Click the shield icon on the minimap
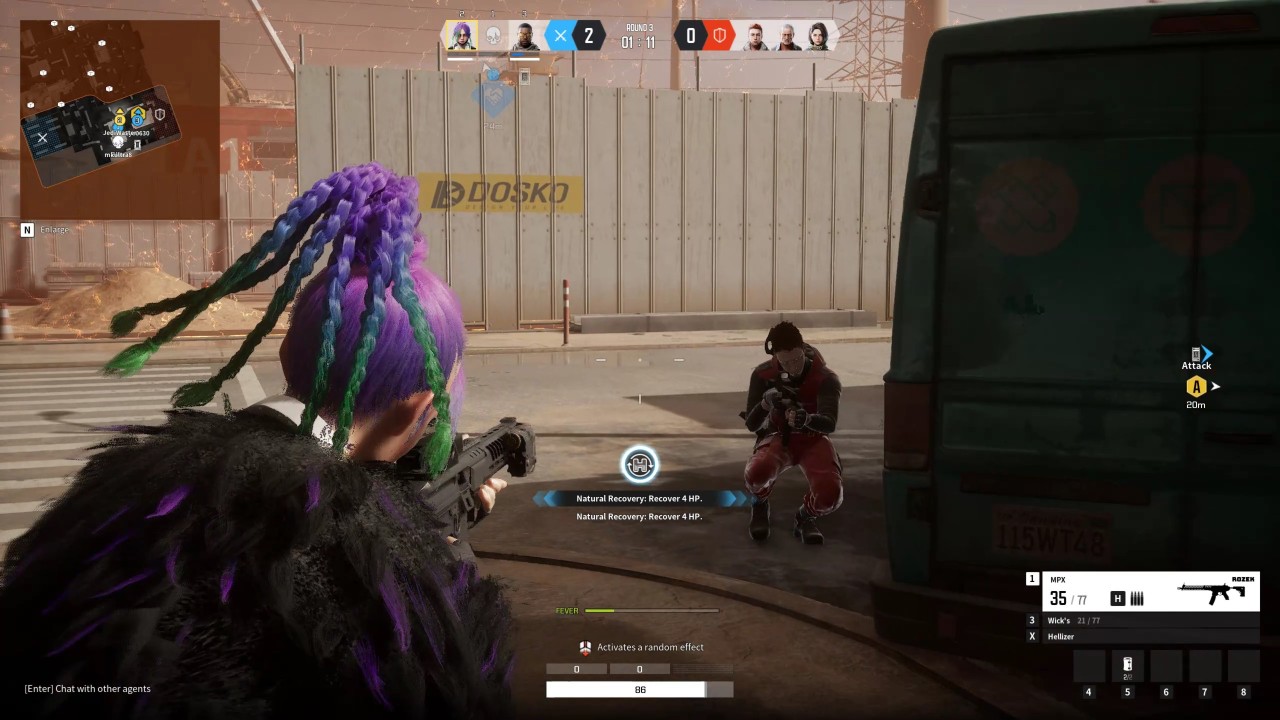Viewport: 1280px width, 720px height. pyautogui.click(x=160, y=114)
